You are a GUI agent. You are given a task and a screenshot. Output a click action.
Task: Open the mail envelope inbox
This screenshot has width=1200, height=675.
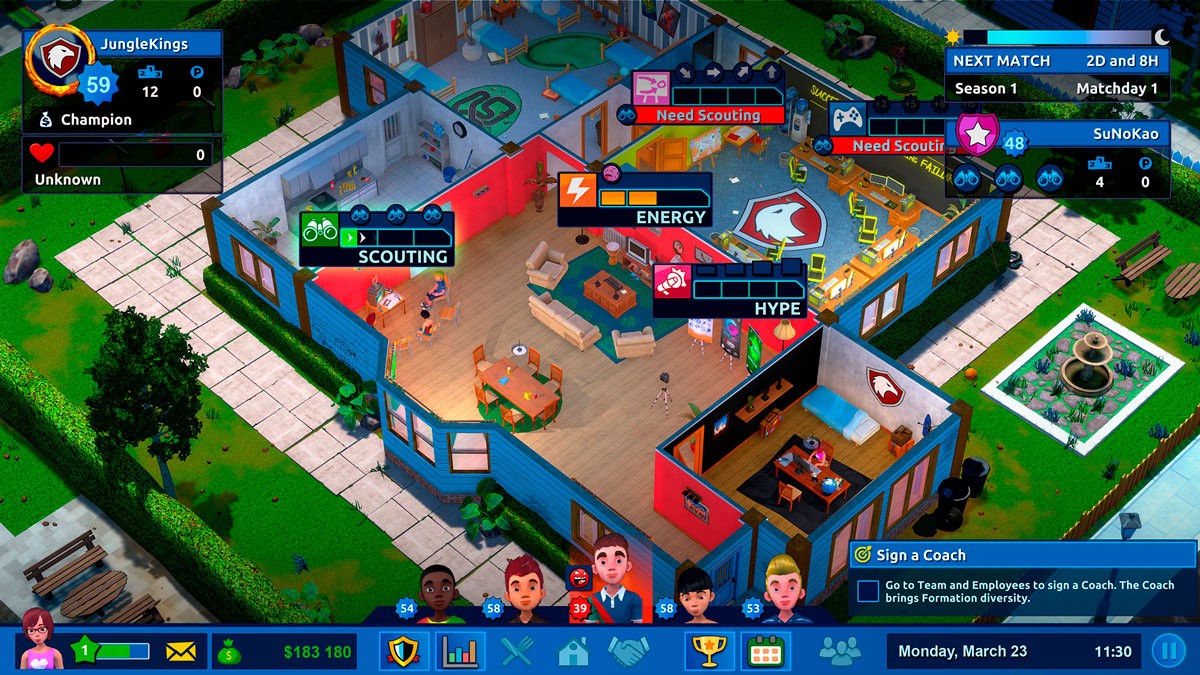tap(180, 652)
